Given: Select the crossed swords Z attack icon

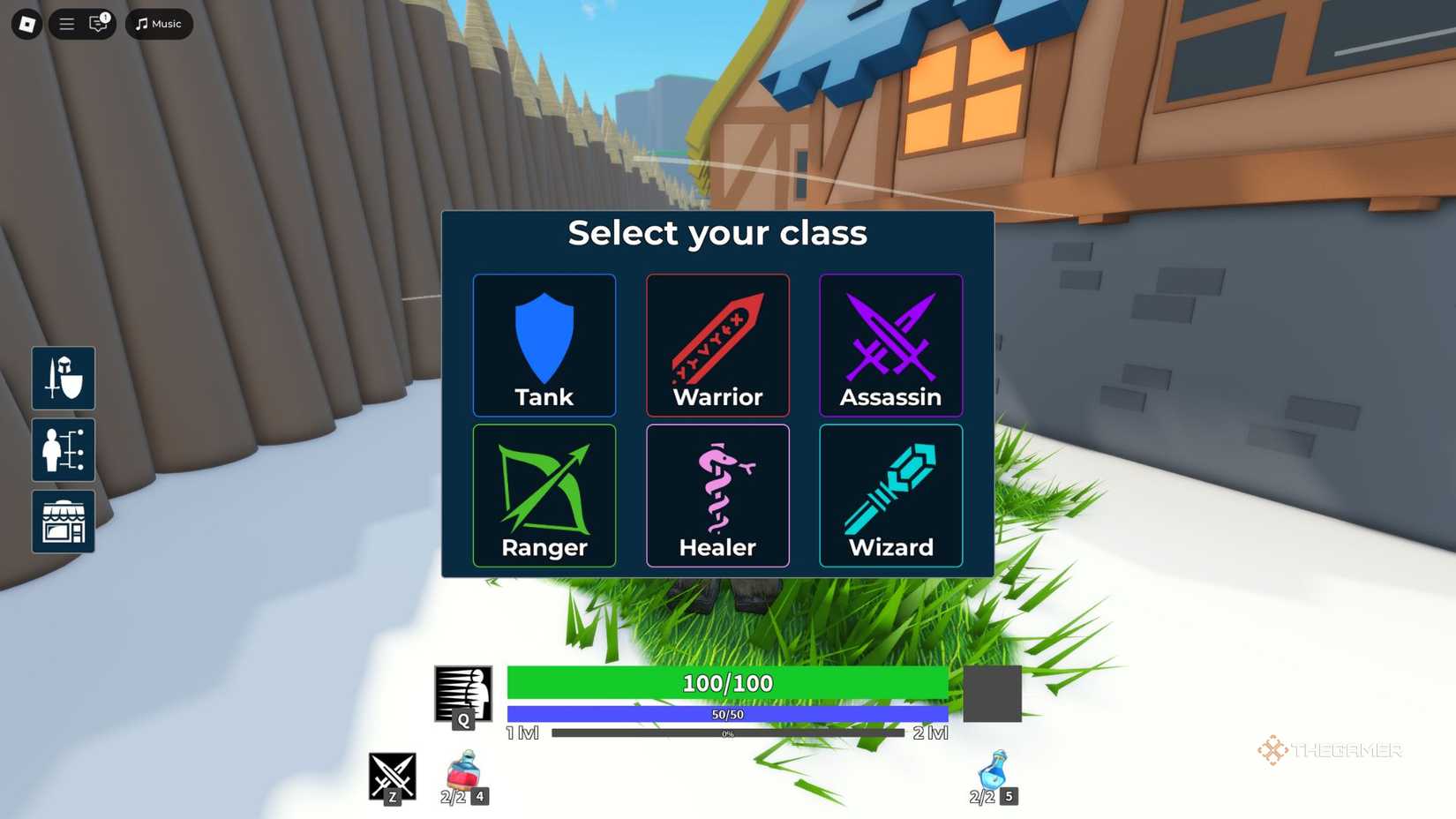Looking at the screenshot, I should click(x=391, y=778).
